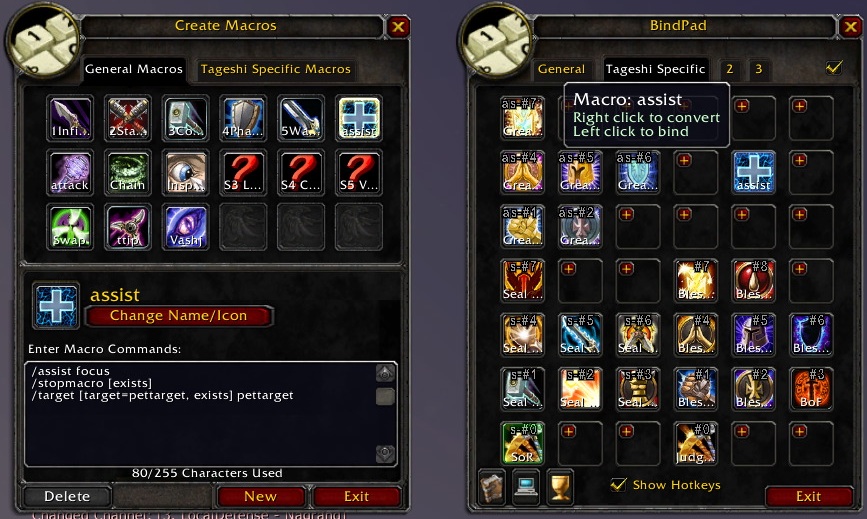Select the attack macro icon
Image resolution: width=867 pixels, height=519 pixels.
point(70,171)
